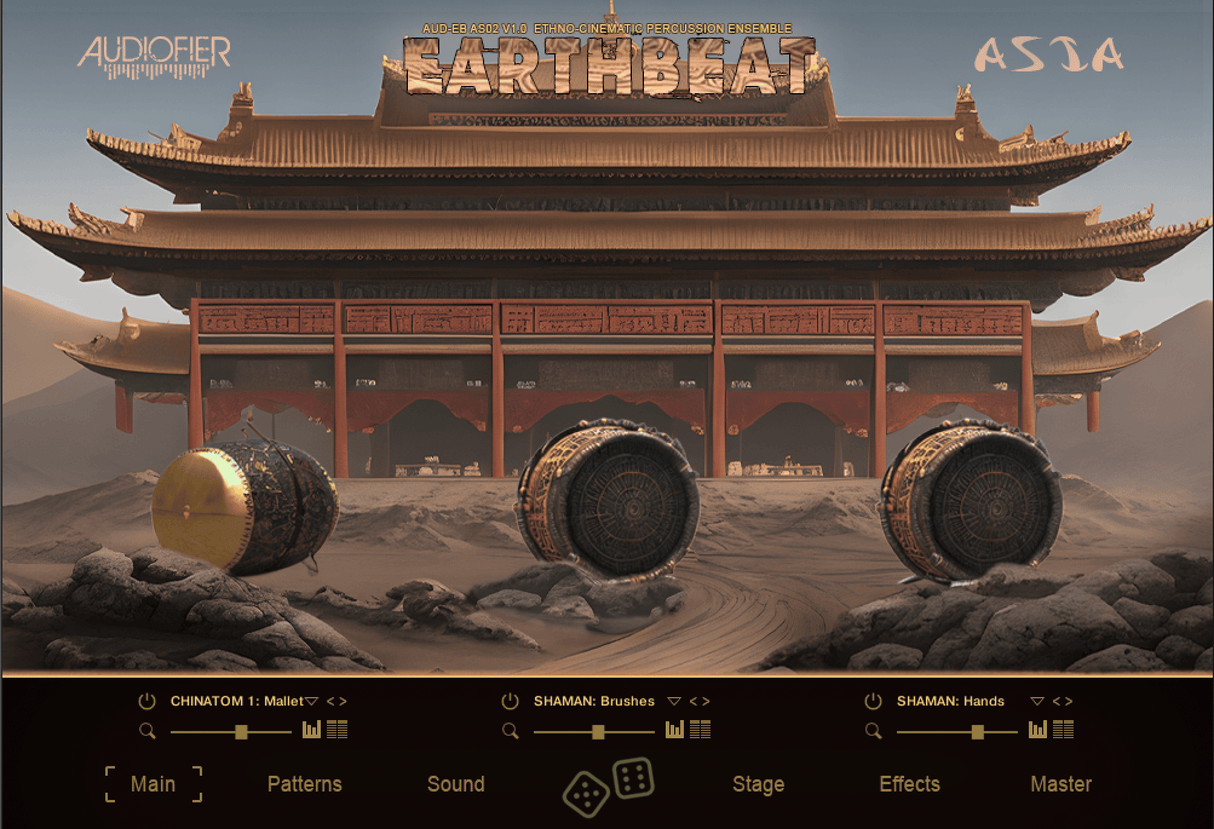Toggle power for SHAMAN: Hands
The height and width of the screenshot is (829, 1214).
[873, 701]
